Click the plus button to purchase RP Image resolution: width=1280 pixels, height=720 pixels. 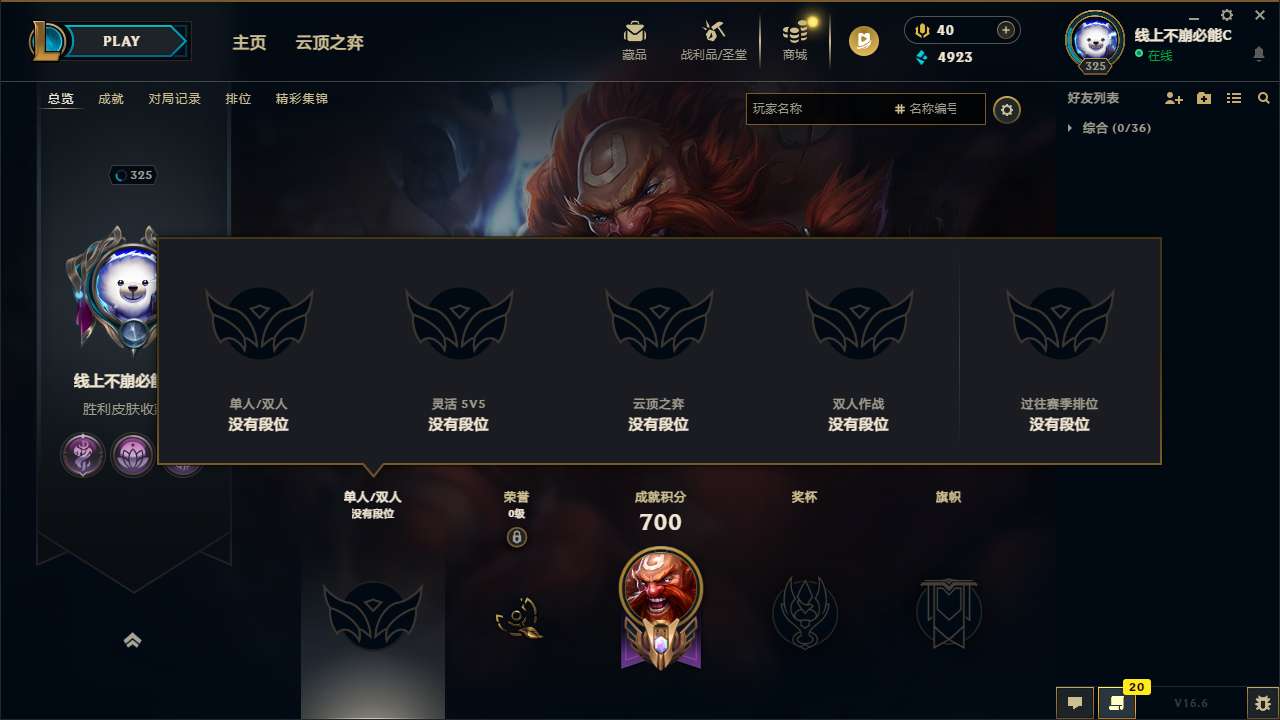tap(1003, 30)
